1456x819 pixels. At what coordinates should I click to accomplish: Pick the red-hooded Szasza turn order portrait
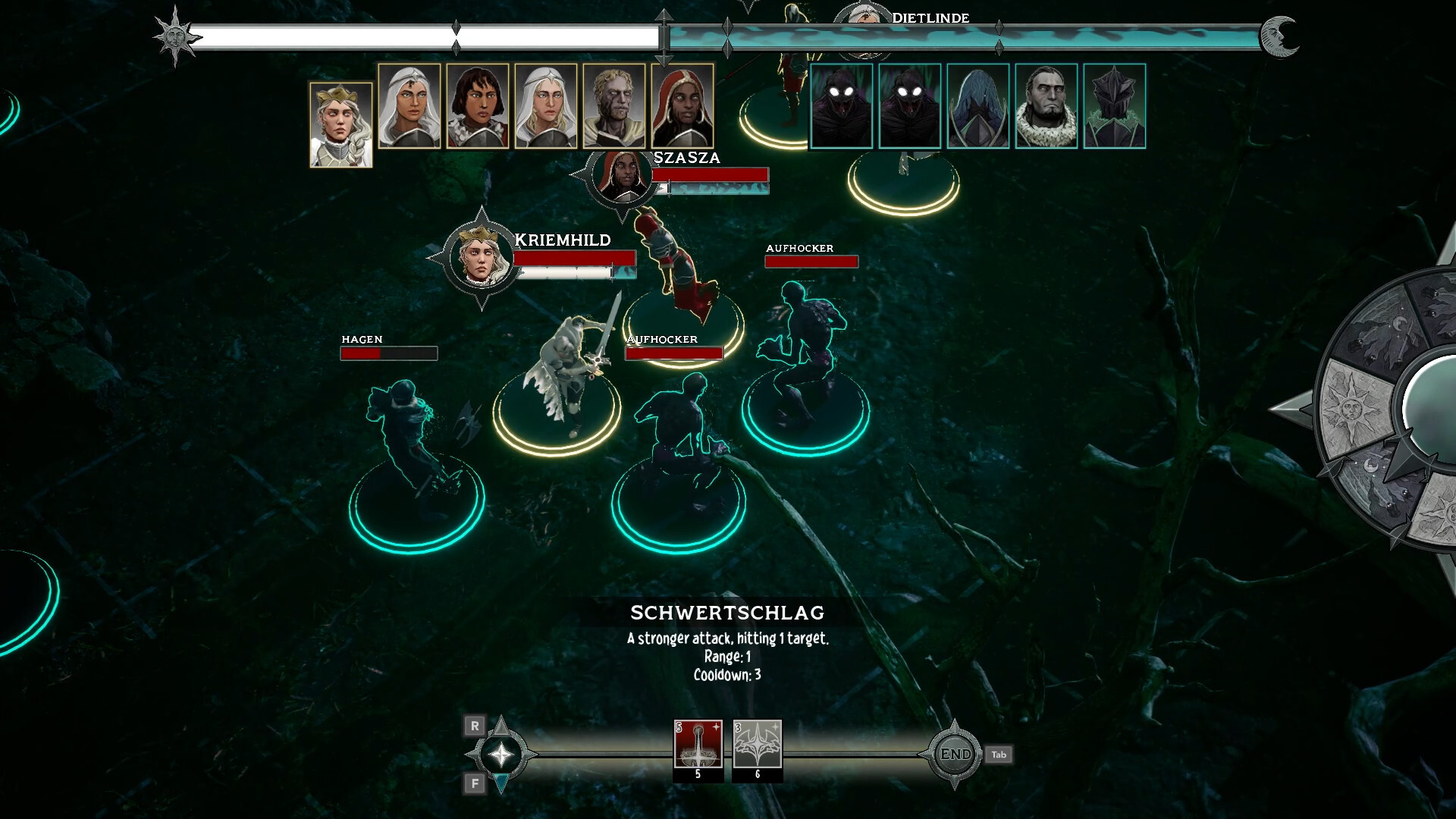pos(682,106)
